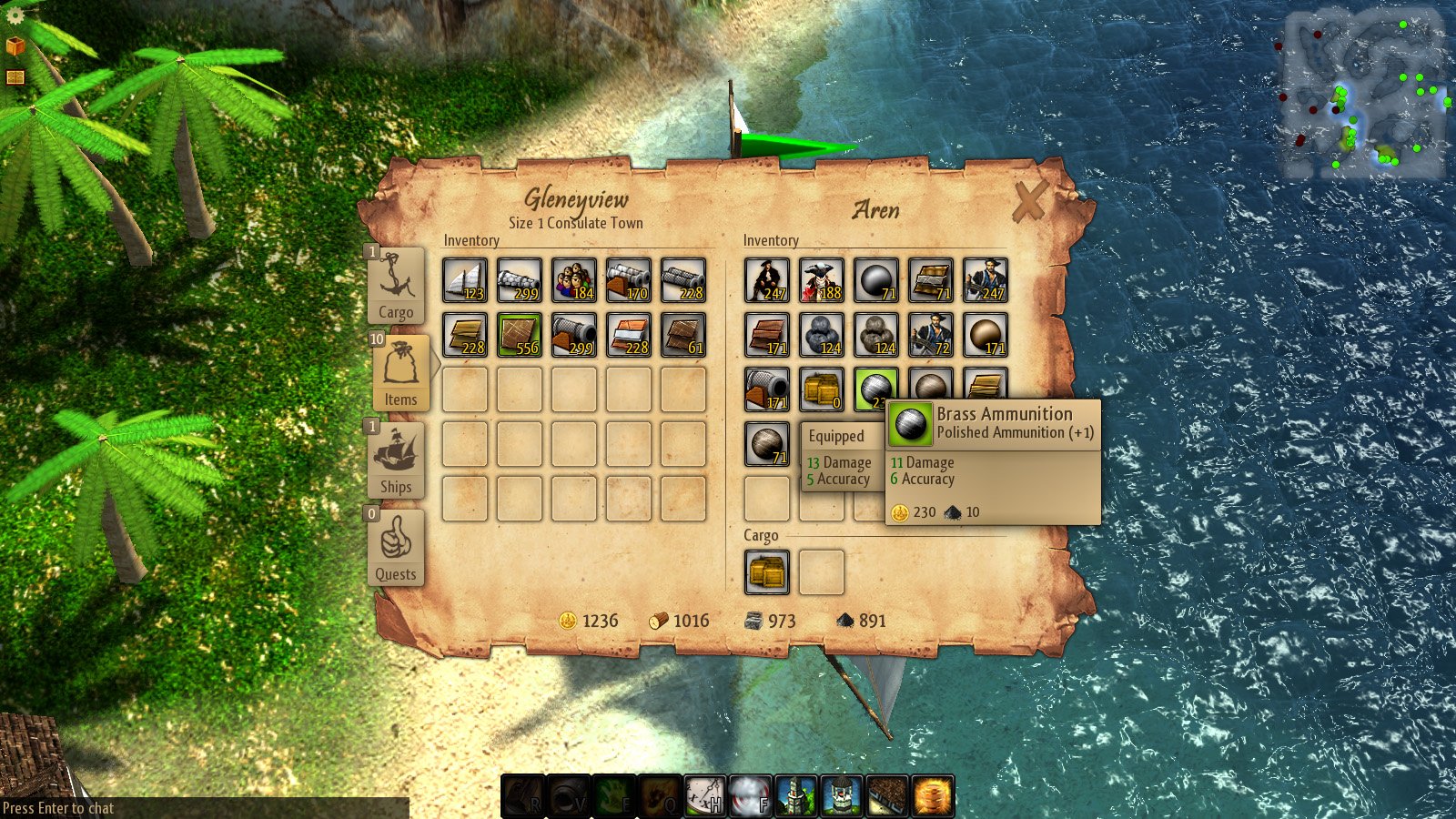Switch to the Ships tab

pyautogui.click(x=398, y=460)
